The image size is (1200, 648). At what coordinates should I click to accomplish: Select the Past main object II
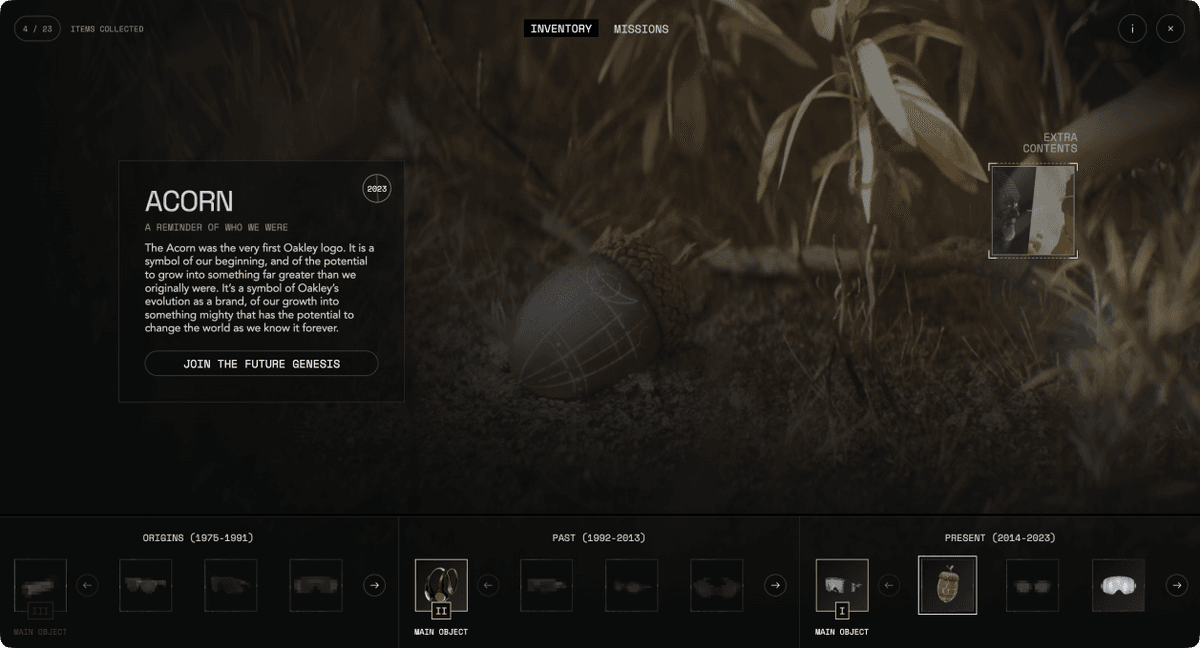click(x=441, y=586)
